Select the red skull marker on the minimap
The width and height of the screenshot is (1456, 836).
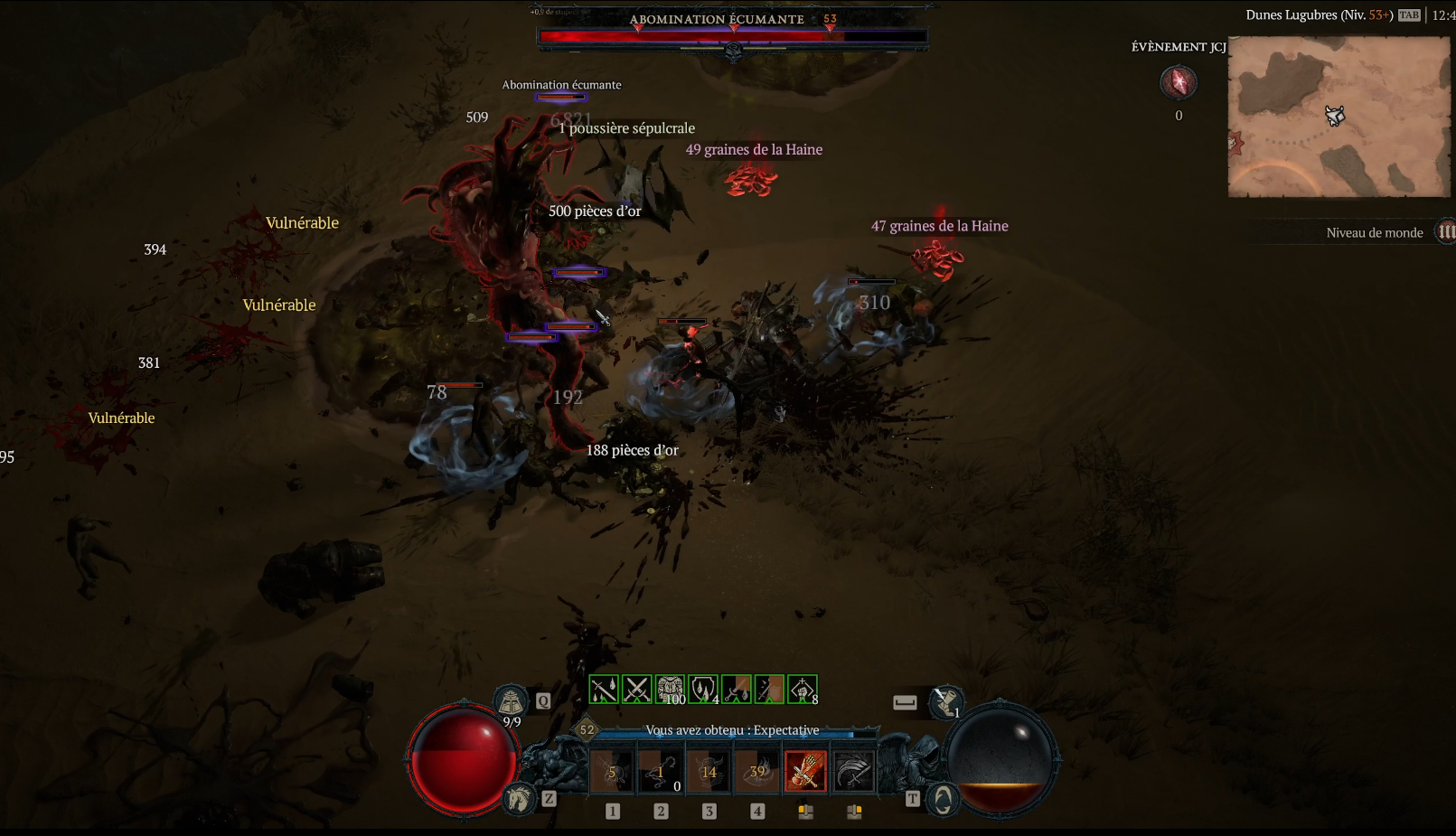[1235, 143]
